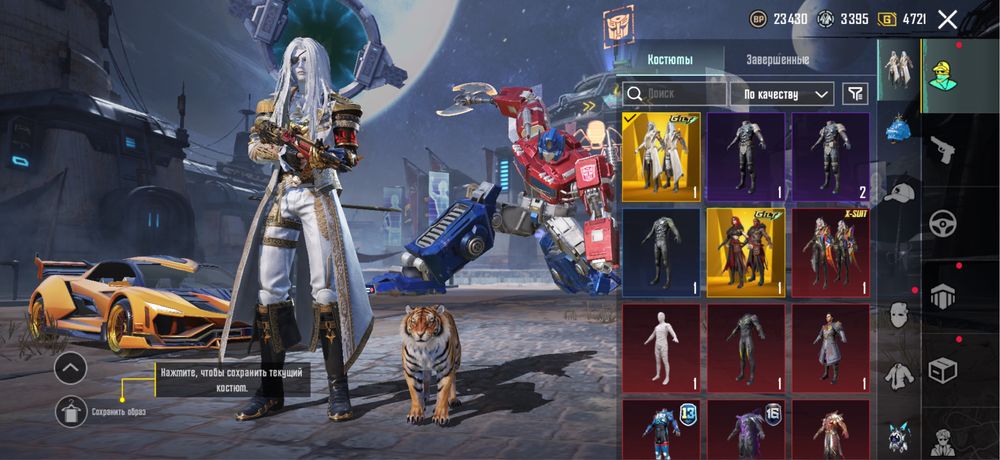Click the Поиск search field
The width and height of the screenshot is (1000, 460).
[675, 94]
